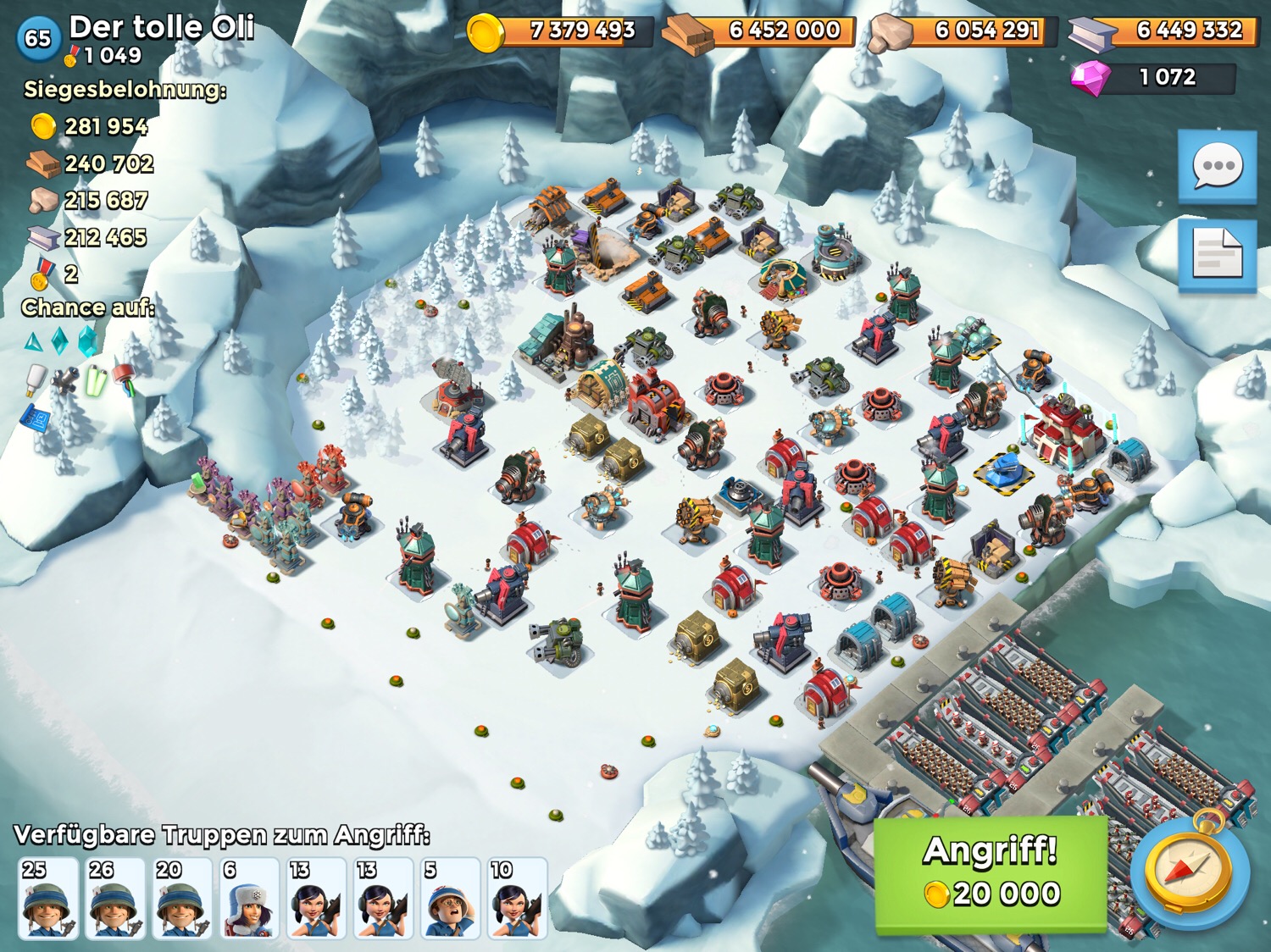The image size is (1271, 952).
Task: Return to the map via the compass
Action: (1190, 872)
